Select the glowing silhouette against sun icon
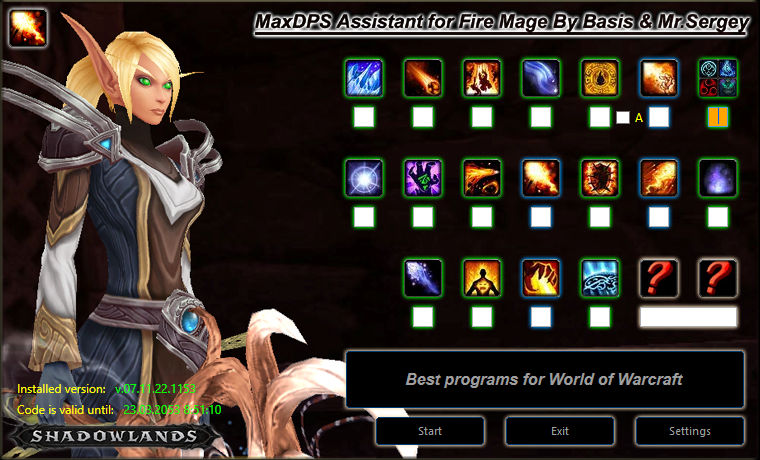 (482, 278)
